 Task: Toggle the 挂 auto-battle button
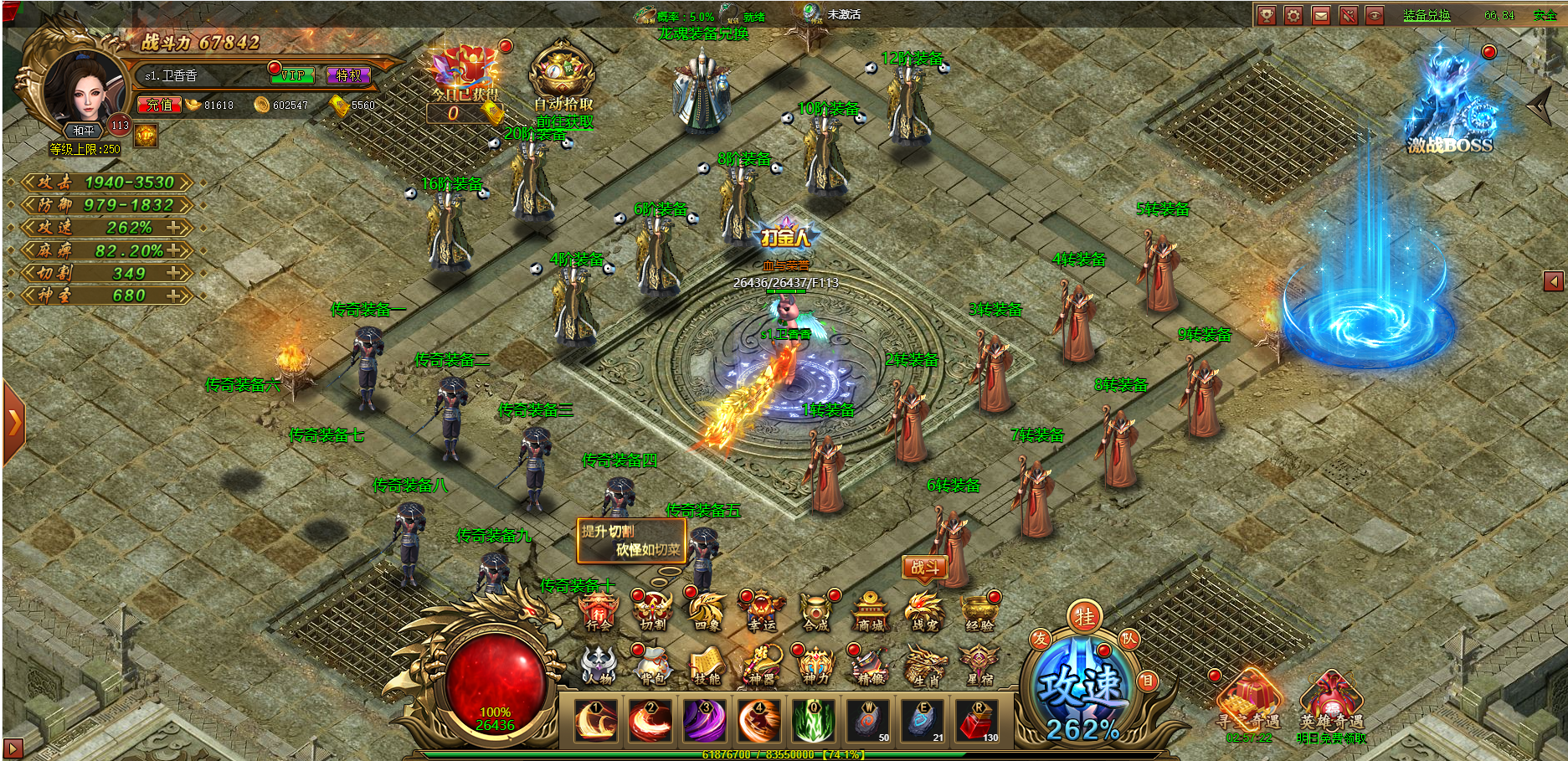coord(1085,618)
